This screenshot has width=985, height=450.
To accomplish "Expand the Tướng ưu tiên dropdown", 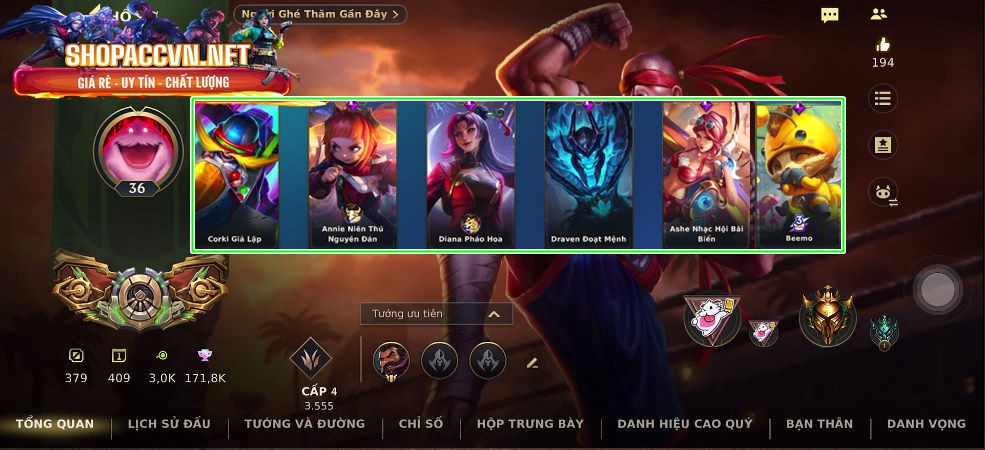I will pyautogui.click(x=436, y=314).
